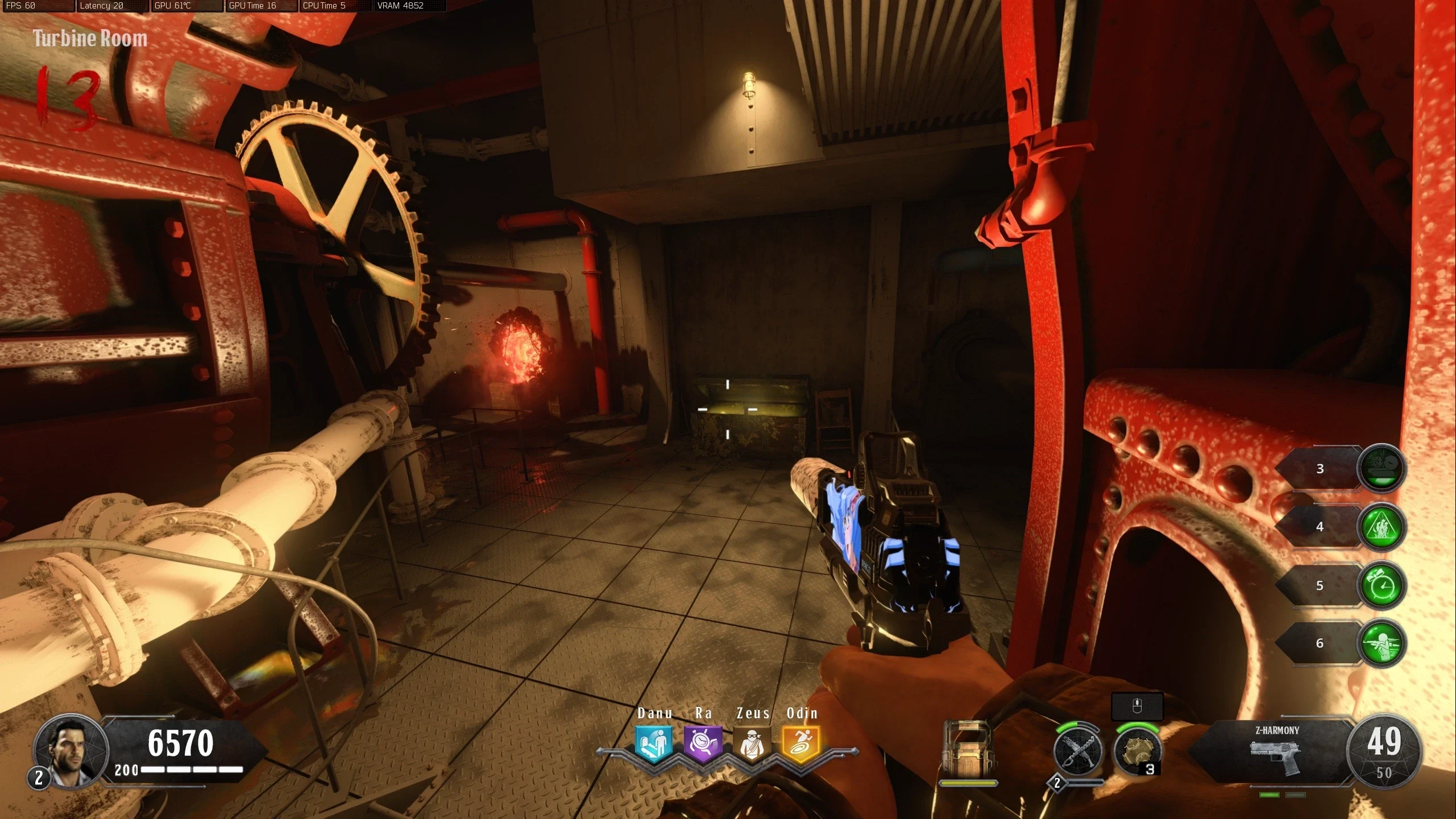This screenshot has width=1456, height=819.
Task: Select the alarm clock elixir in slot 5
Action: tap(1382, 585)
